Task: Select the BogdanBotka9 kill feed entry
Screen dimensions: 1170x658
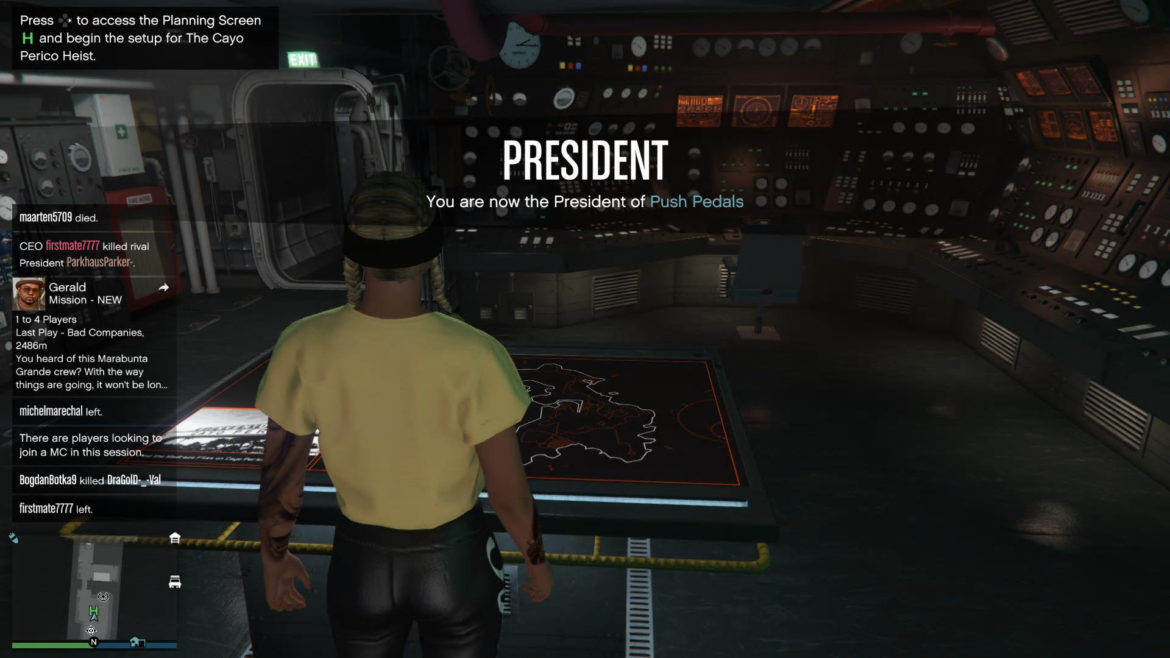Action: [x=90, y=480]
